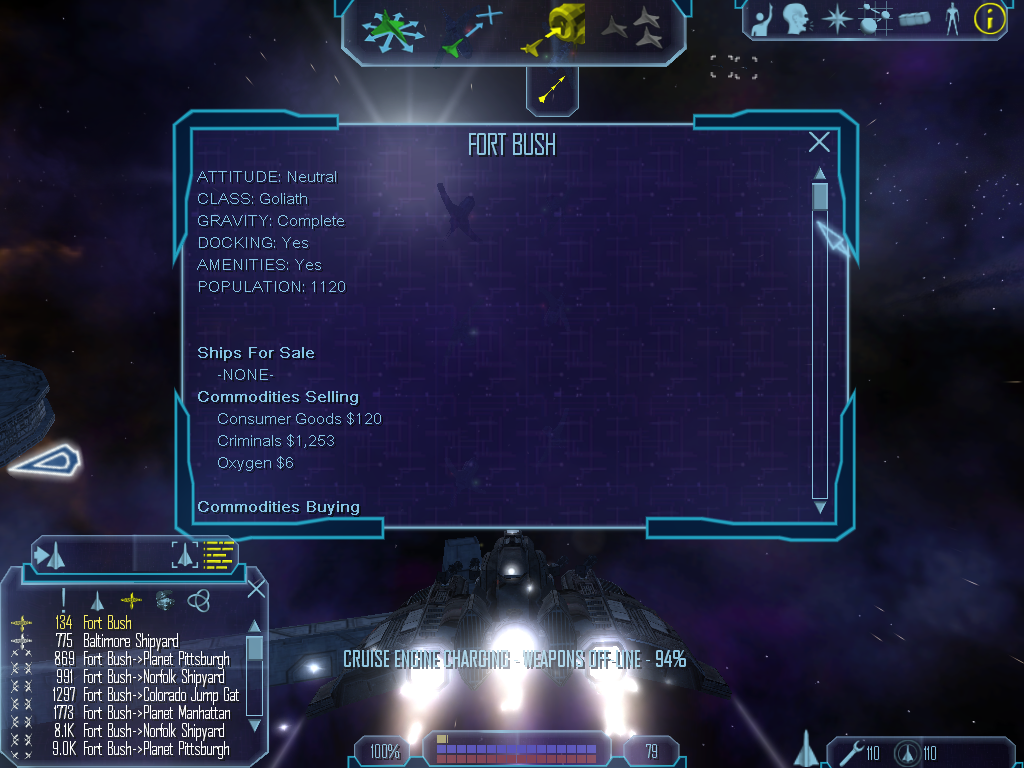
Task: Click the info window's scroll down arrow
Action: tap(820, 507)
